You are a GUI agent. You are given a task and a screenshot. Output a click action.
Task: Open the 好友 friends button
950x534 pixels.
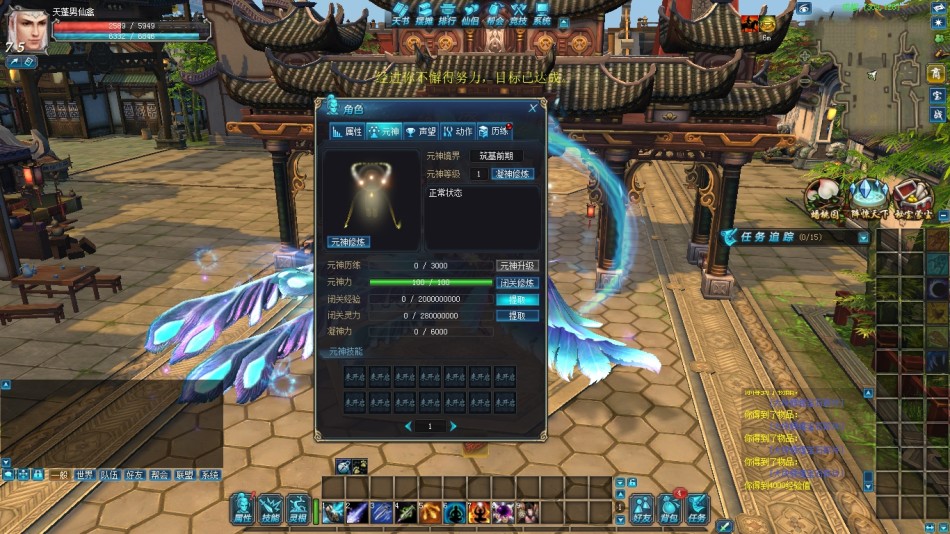642,509
